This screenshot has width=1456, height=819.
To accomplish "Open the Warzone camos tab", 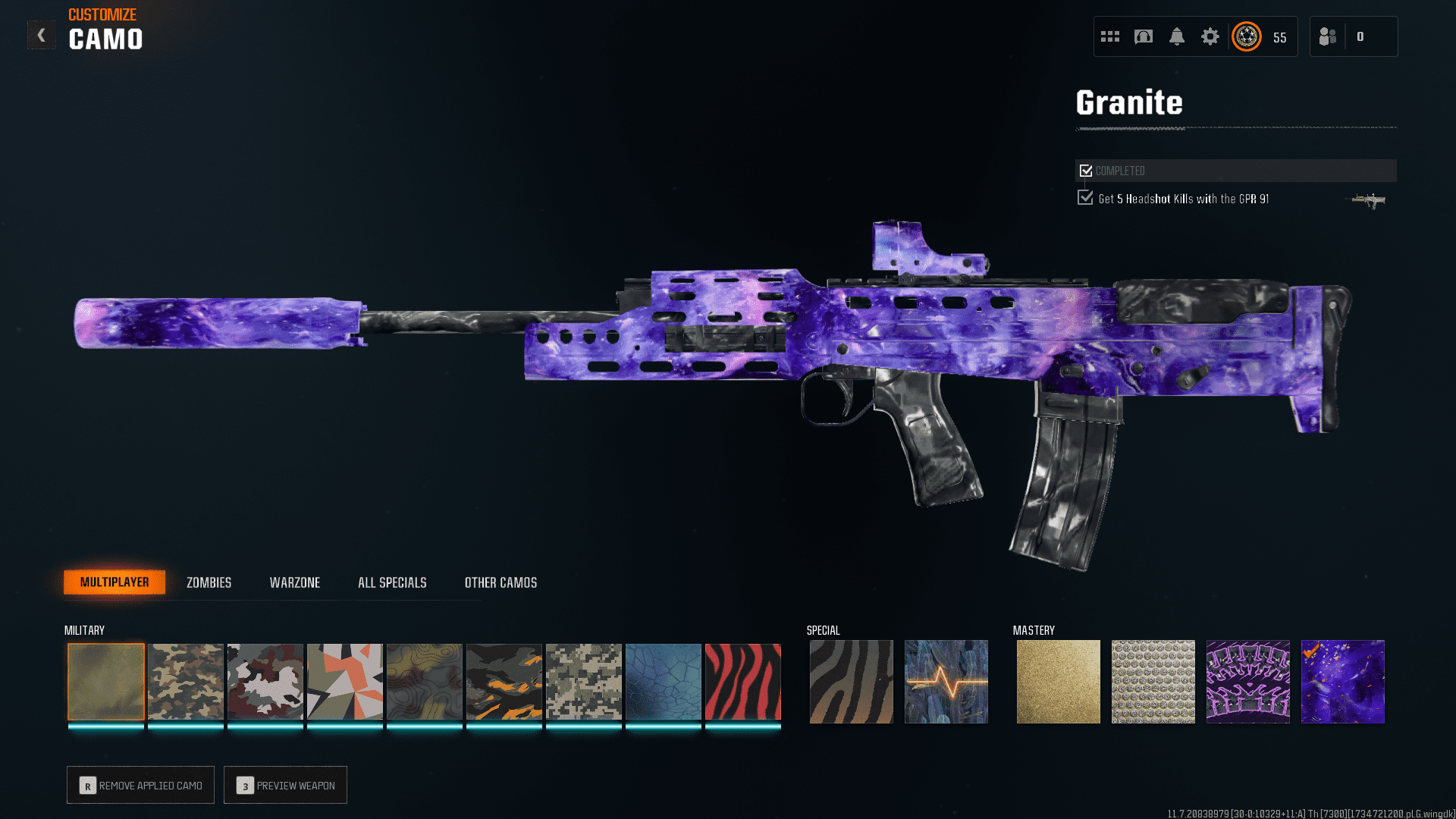I will (x=295, y=582).
